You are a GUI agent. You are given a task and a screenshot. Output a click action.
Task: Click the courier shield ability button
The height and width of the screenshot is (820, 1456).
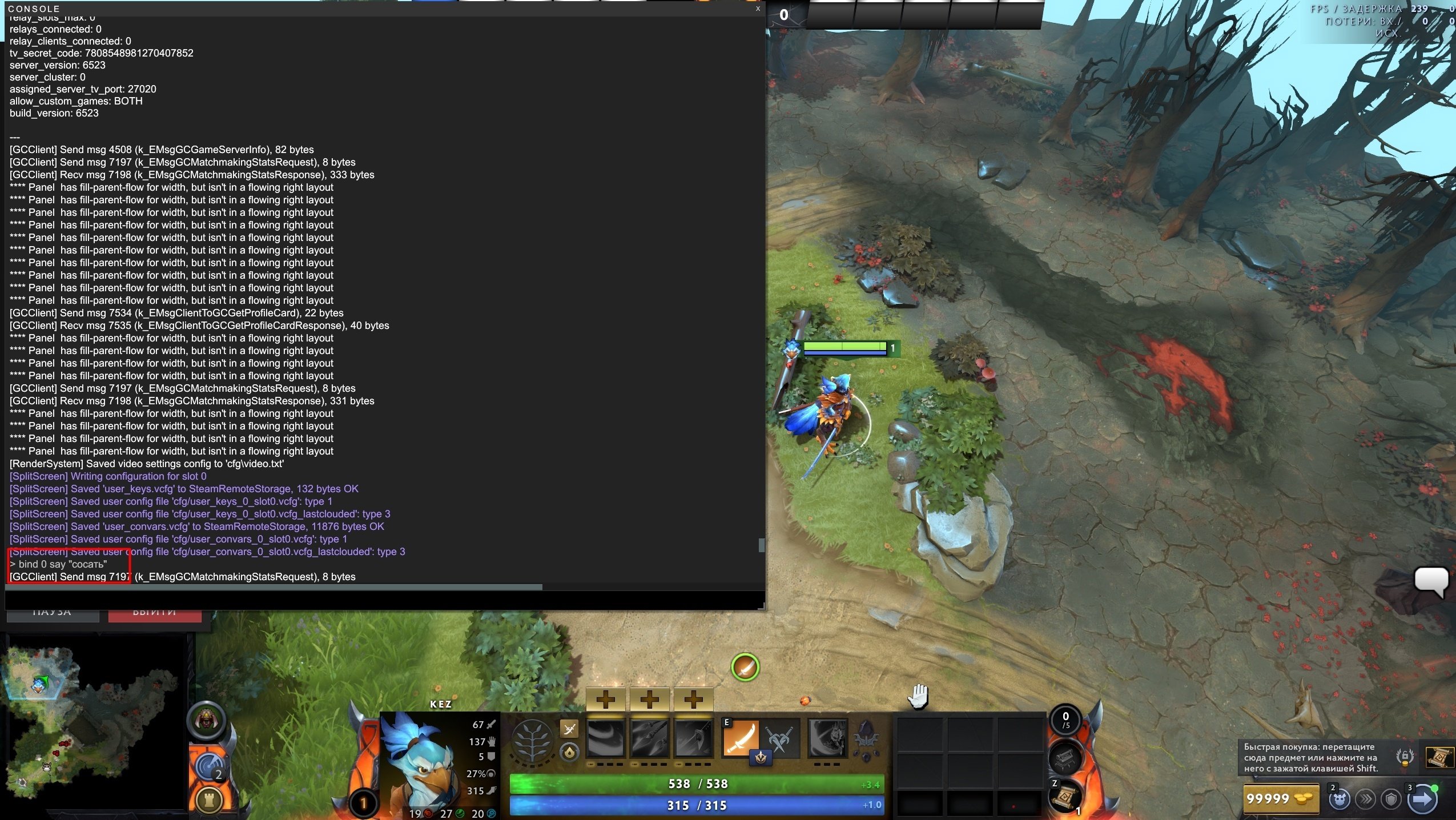(1391, 799)
